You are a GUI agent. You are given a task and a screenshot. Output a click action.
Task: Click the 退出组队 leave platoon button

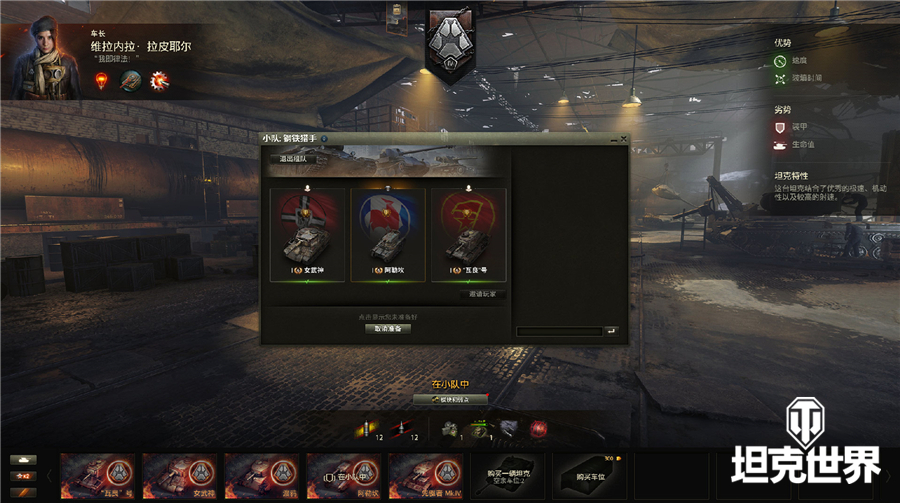click(x=299, y=158)
